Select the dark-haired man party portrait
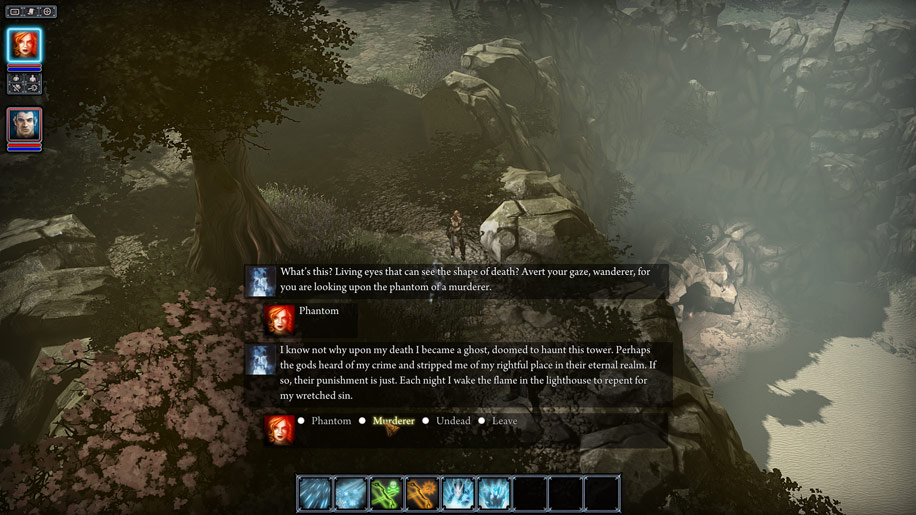916x515 pixels. click(24, 125)
